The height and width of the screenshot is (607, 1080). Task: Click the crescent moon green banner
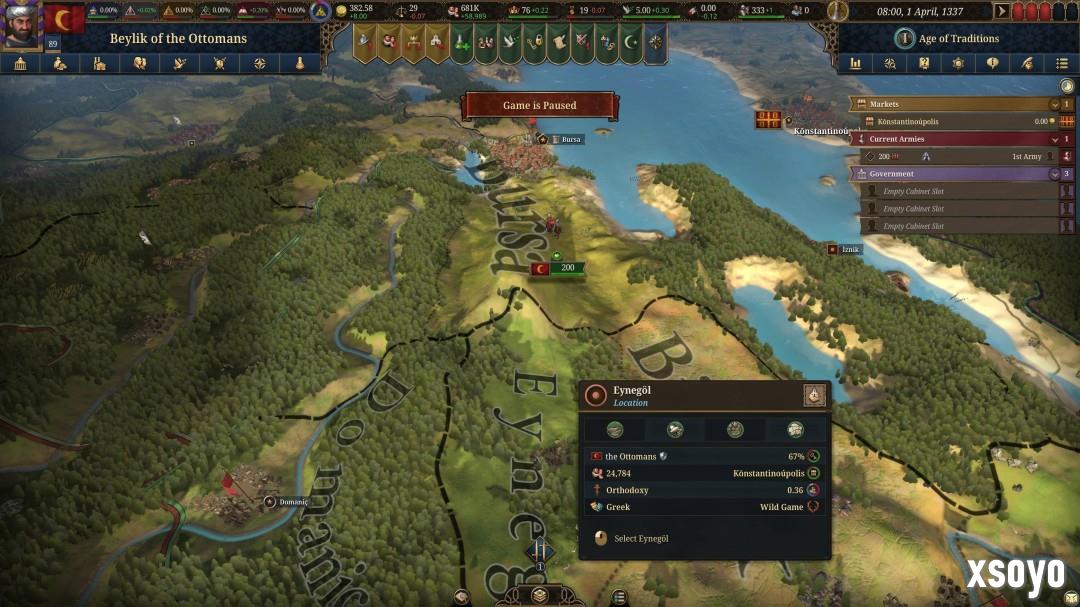coord(630,42)
